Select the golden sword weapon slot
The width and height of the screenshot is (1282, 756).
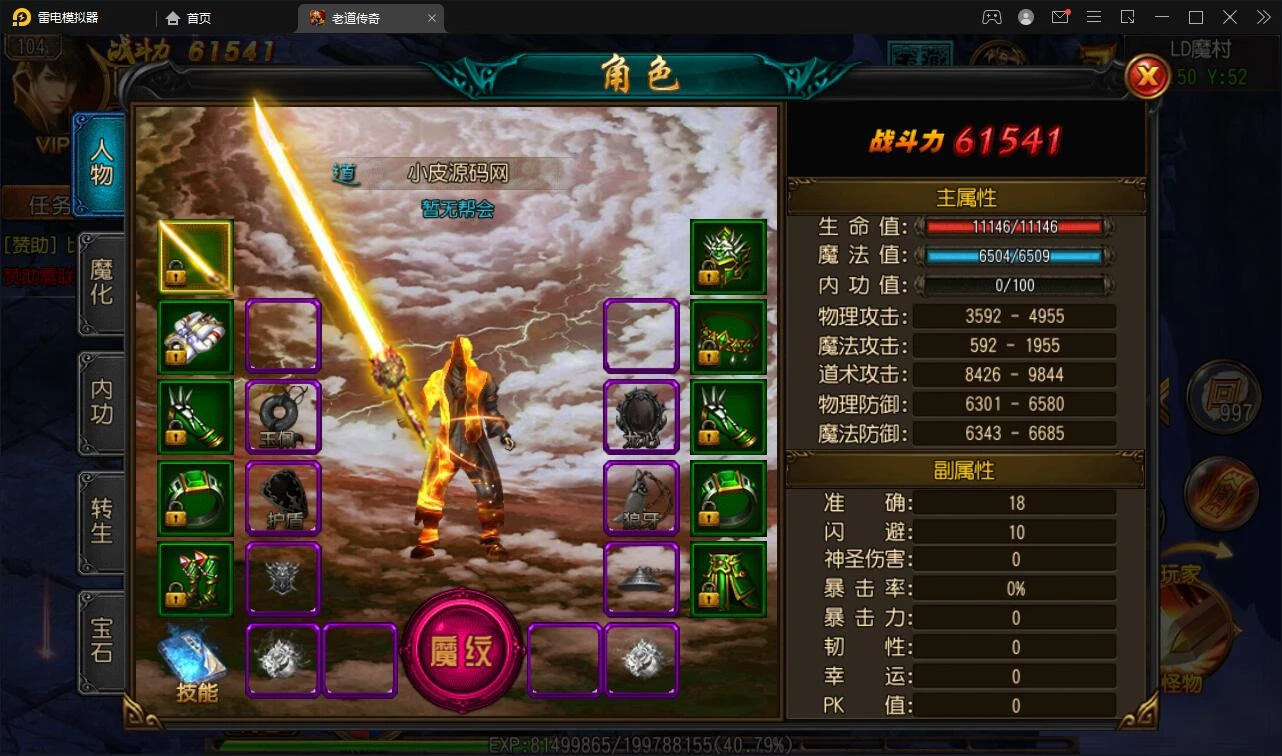tap(195, 257)
